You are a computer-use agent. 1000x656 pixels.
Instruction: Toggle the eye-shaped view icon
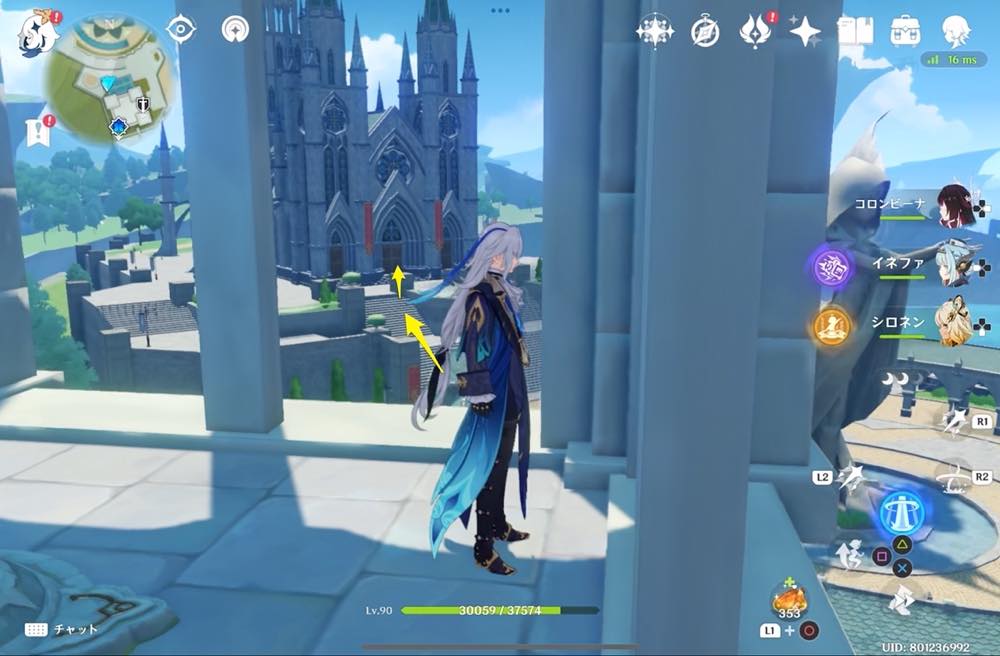coord(181,29)
